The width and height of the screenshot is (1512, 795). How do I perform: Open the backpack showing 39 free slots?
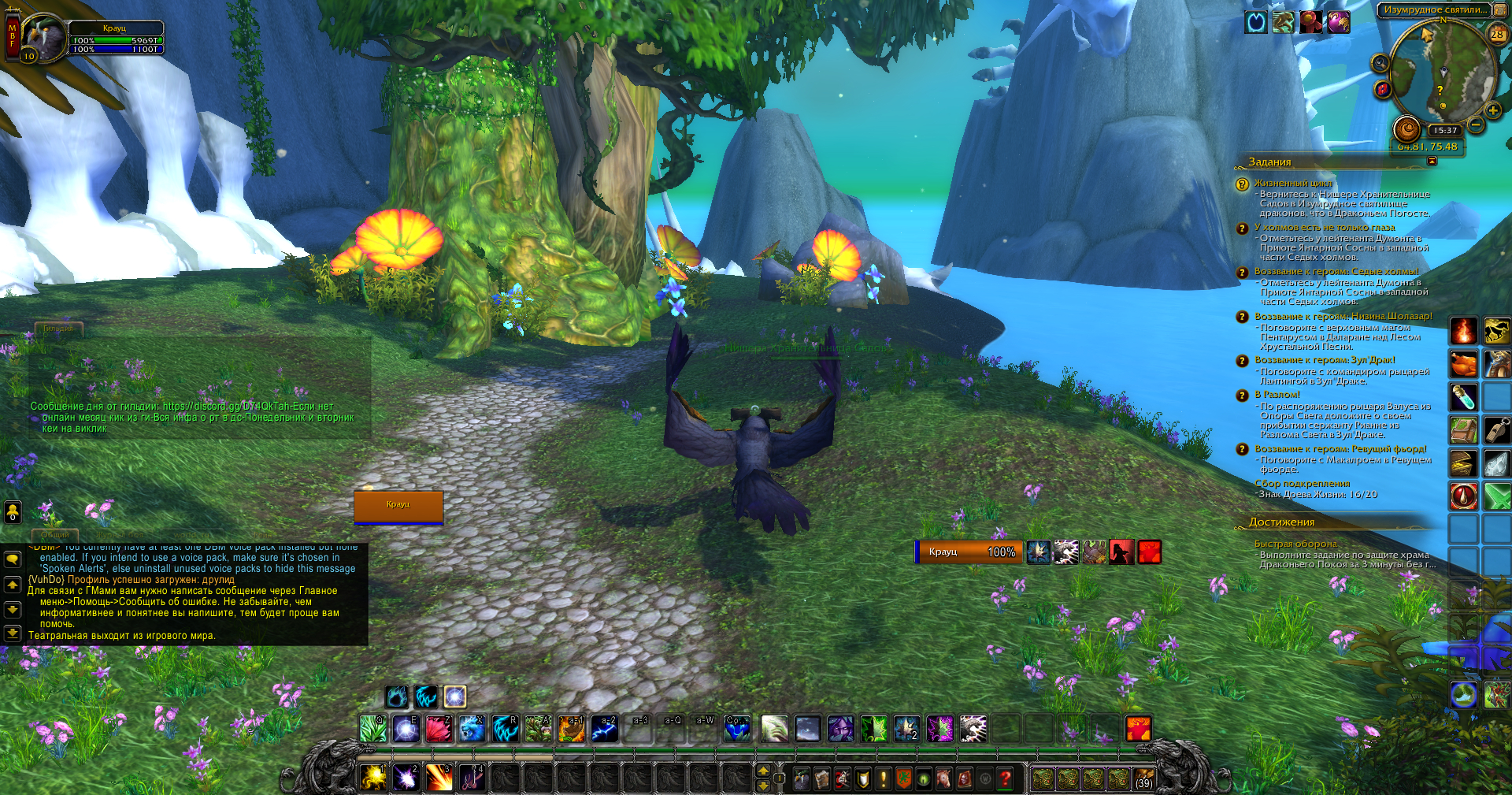coord(1143,778)
